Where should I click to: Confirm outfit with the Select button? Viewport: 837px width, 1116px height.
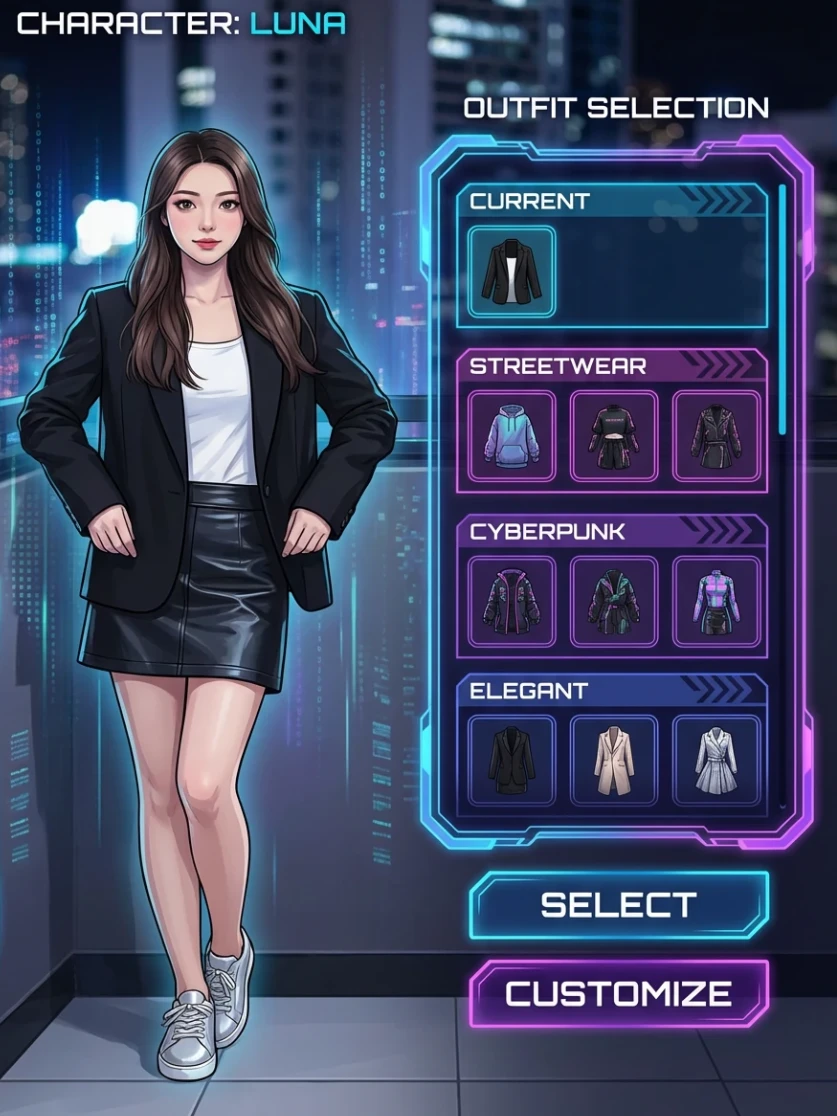(x=619, y=905)
